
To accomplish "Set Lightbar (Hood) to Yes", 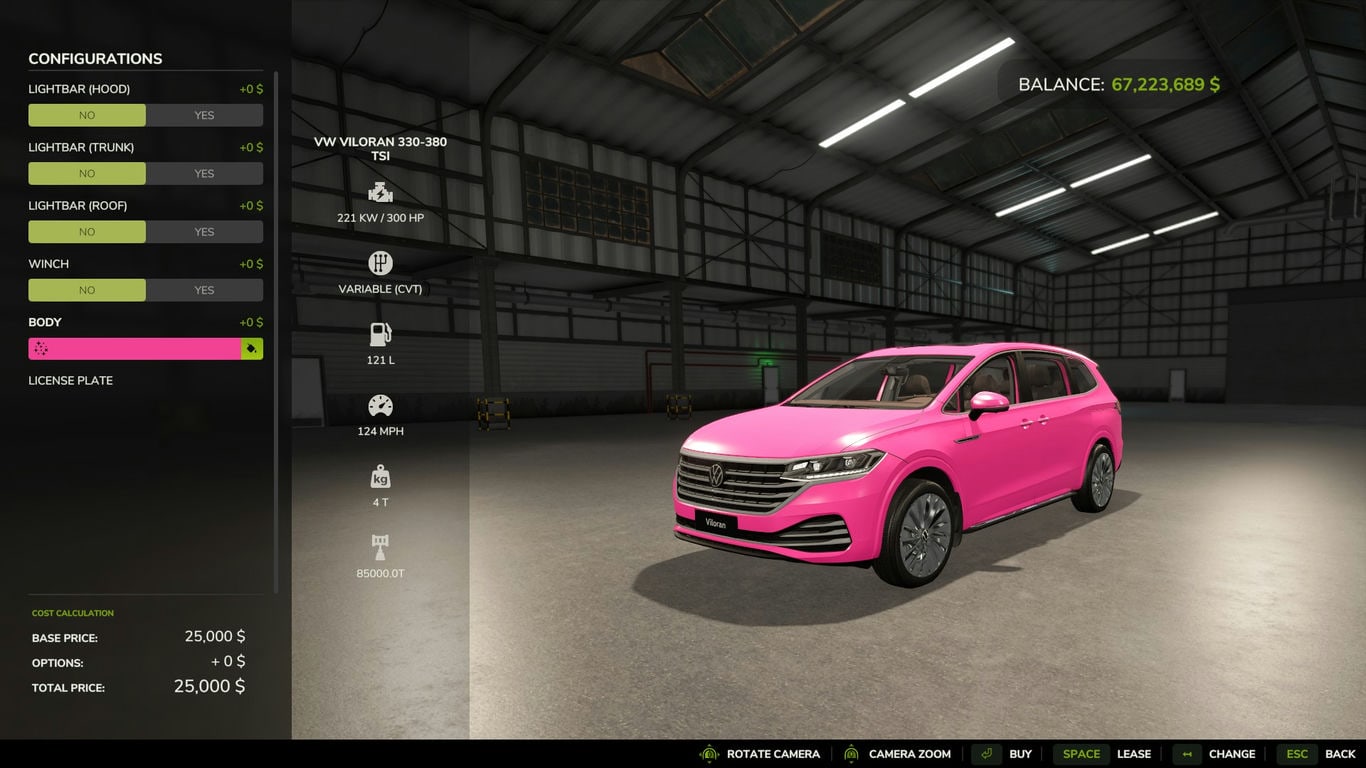I will pos(204,115).
